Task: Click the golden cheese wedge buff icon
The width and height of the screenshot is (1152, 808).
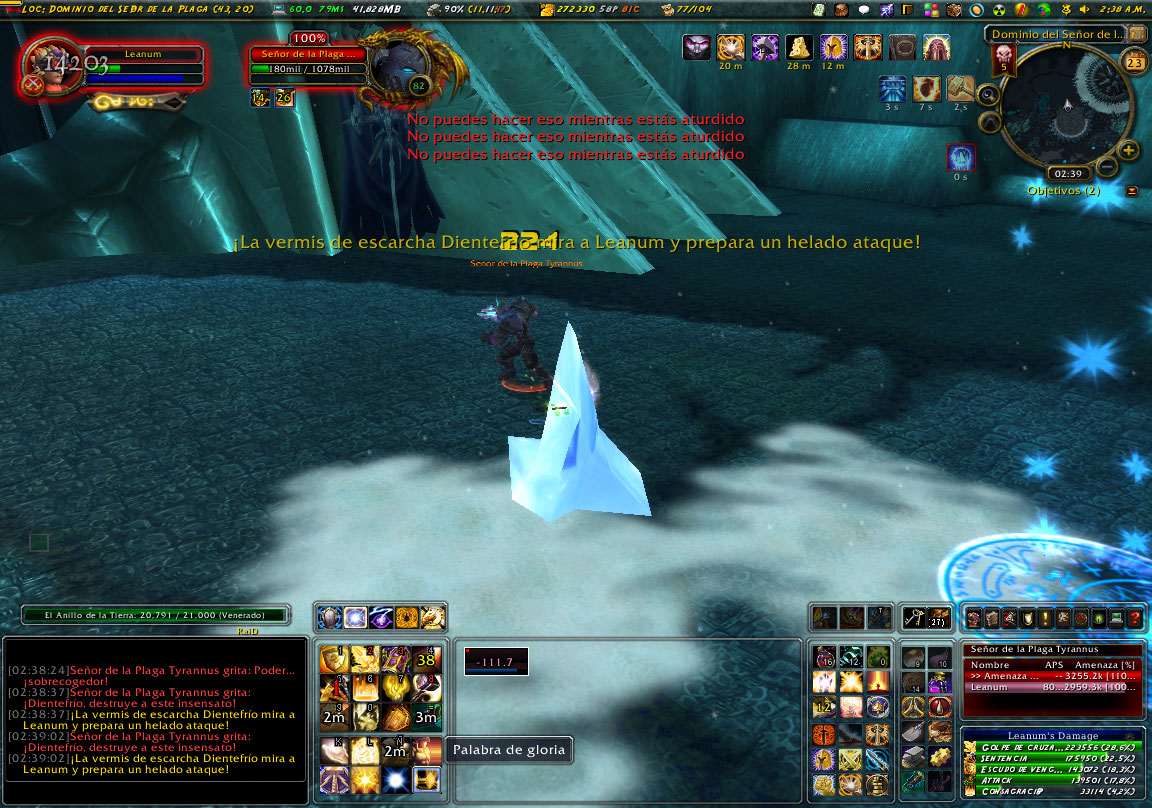Action: [x=798, y=47]
